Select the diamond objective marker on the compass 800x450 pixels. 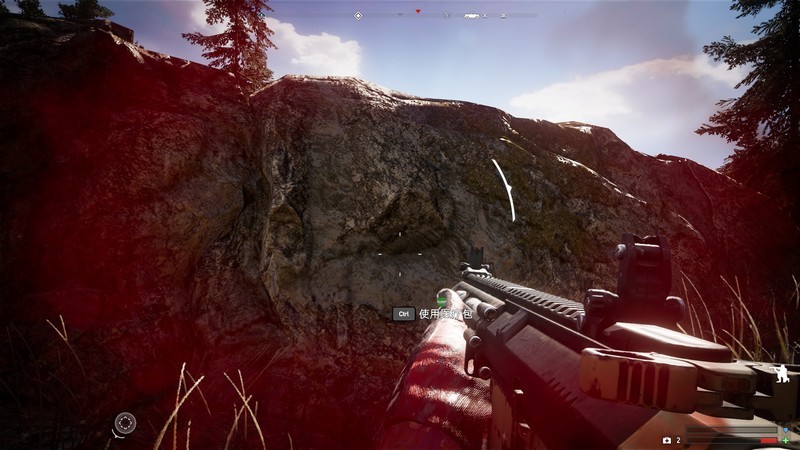click(x=358, y=15)
